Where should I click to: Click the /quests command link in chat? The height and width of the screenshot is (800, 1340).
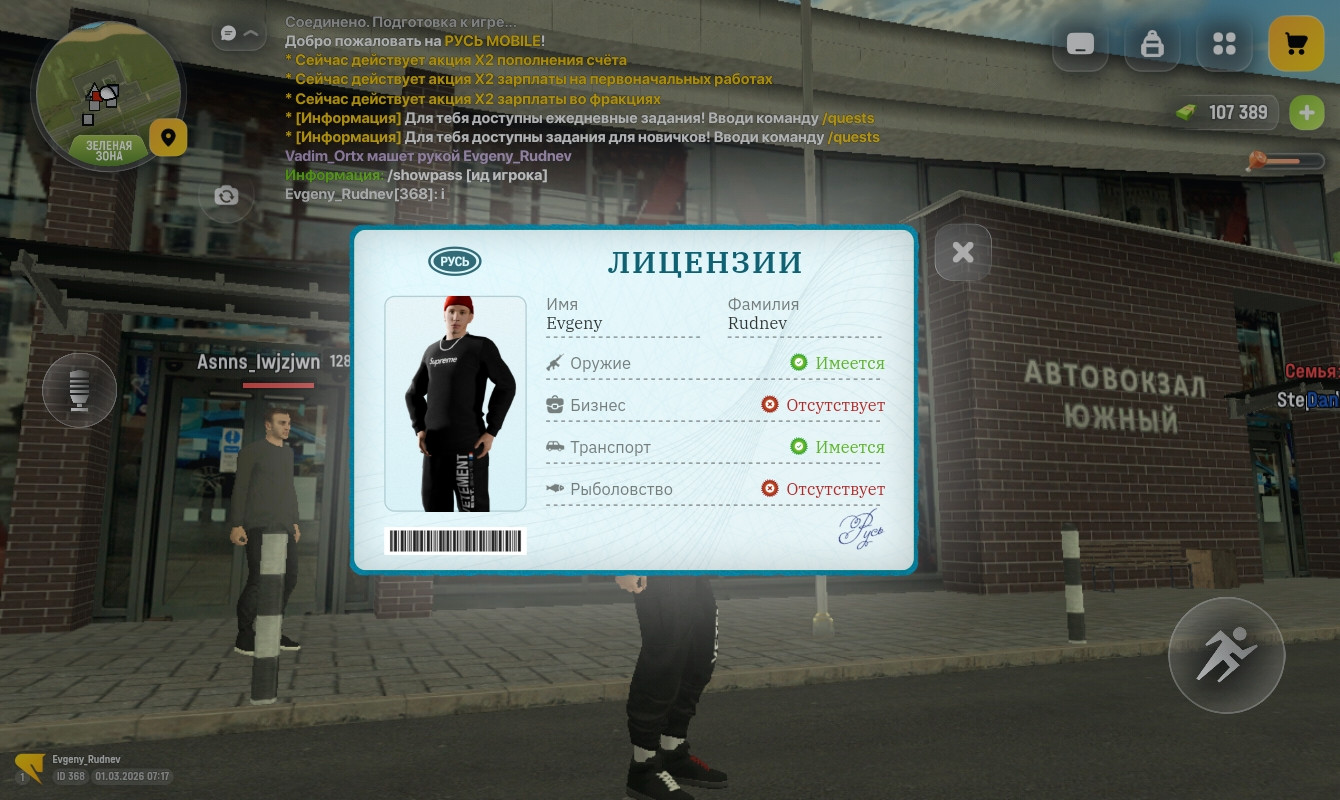848,117
